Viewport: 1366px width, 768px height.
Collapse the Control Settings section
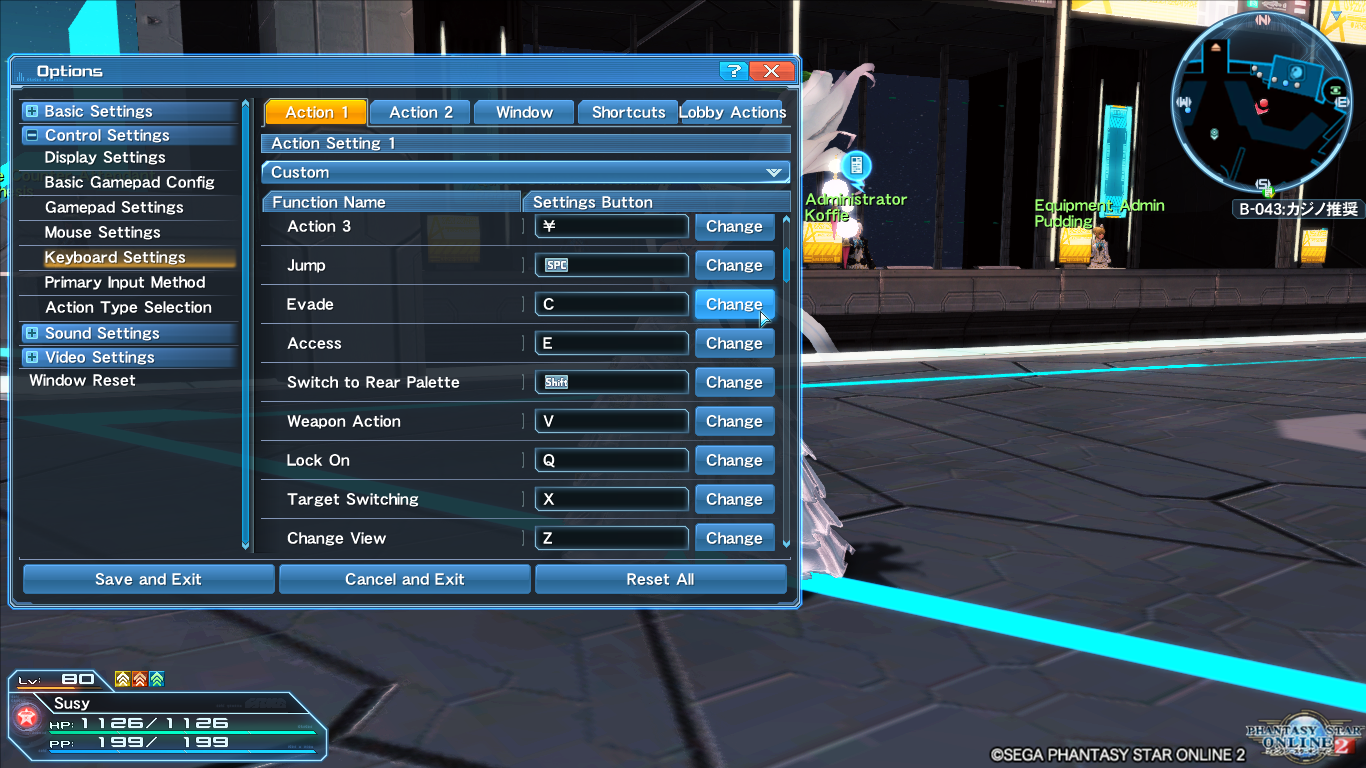pyautogui.click(x=34, y=135)
